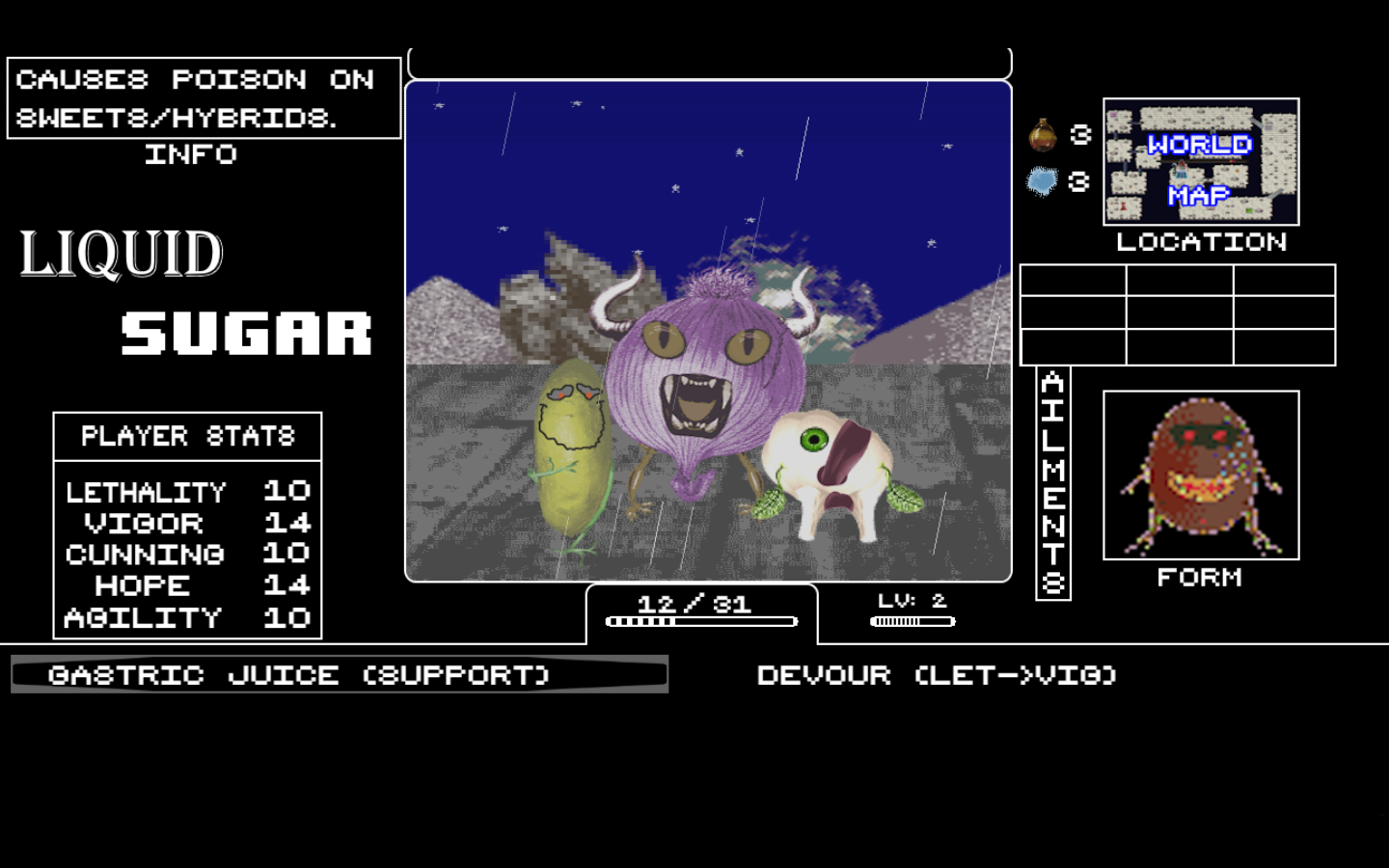Click the LV: 2 experience bar
The image size is (1389, 868).
[x=912, y=612]
